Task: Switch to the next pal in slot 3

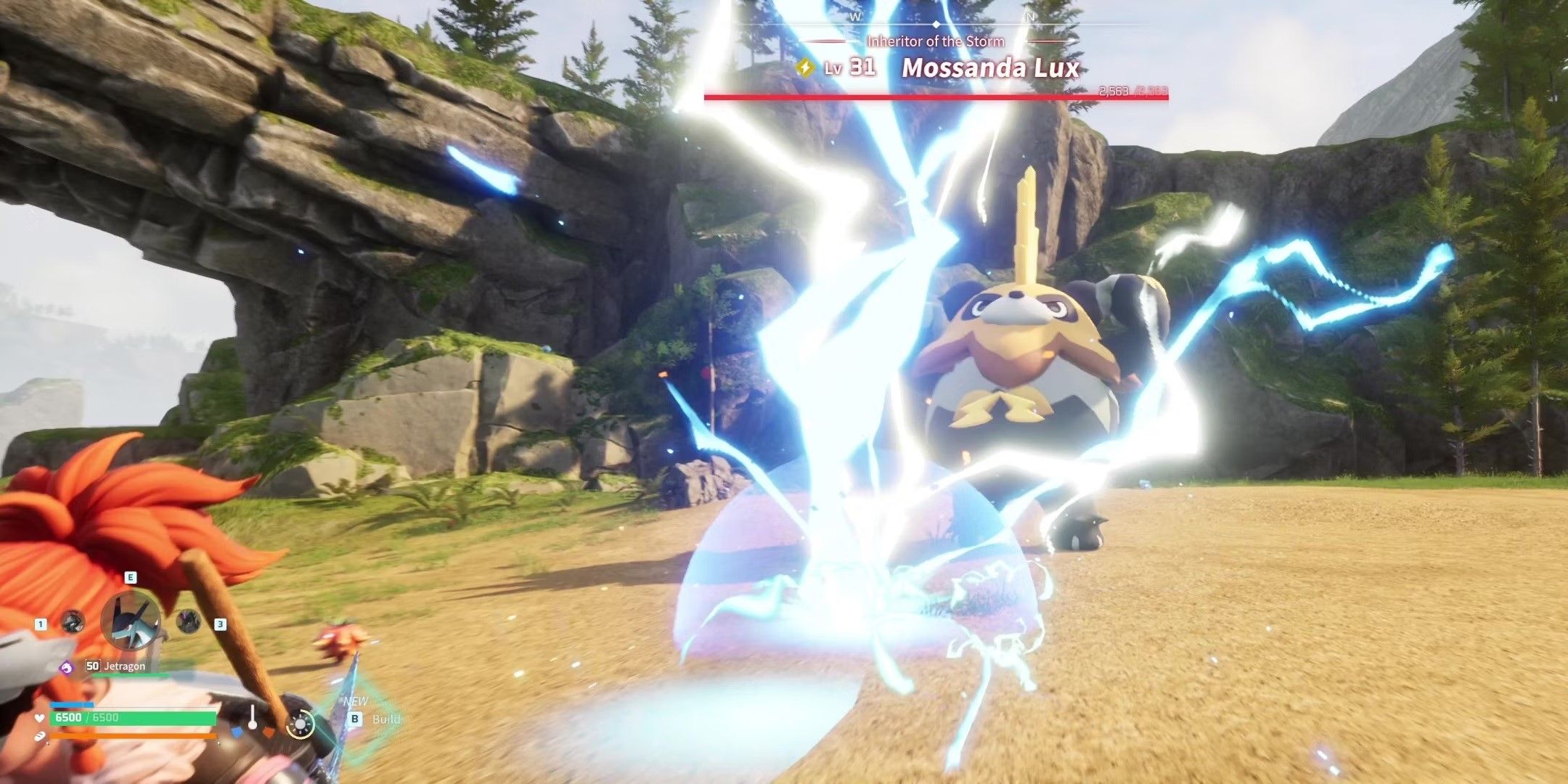Action: (188, 621)
